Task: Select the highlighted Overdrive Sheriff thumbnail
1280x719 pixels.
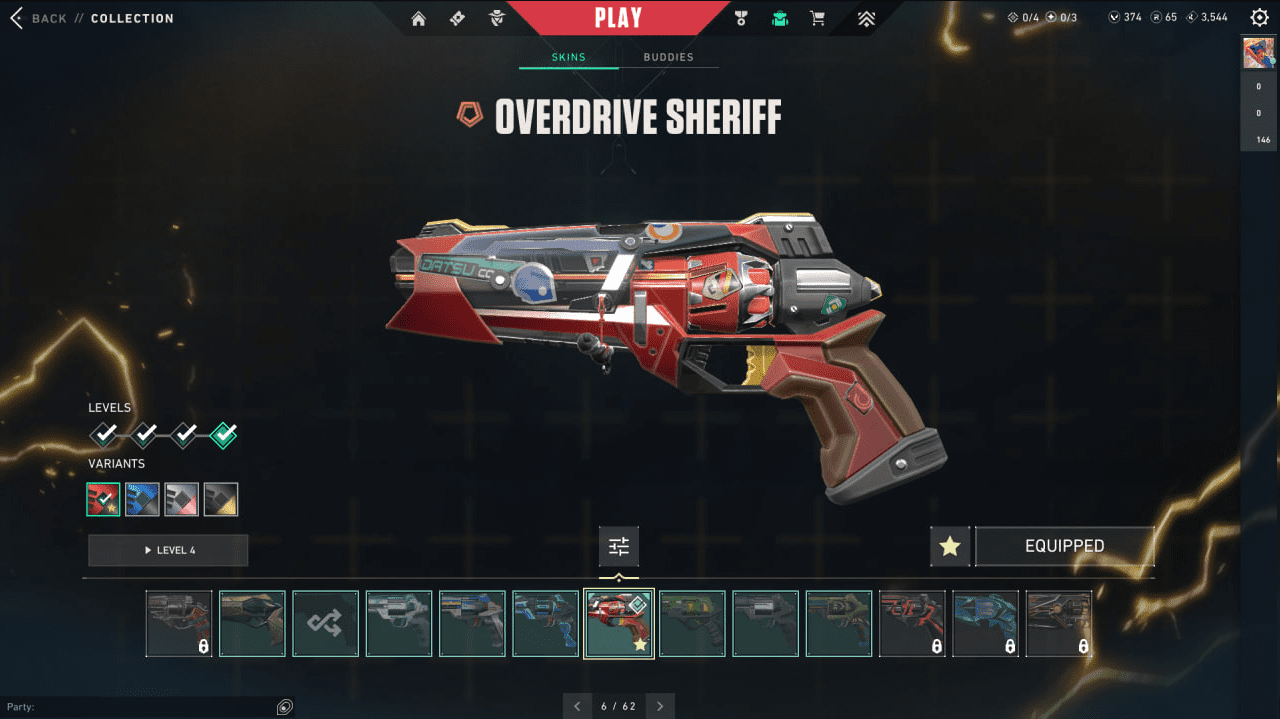Action: (619, 623)
